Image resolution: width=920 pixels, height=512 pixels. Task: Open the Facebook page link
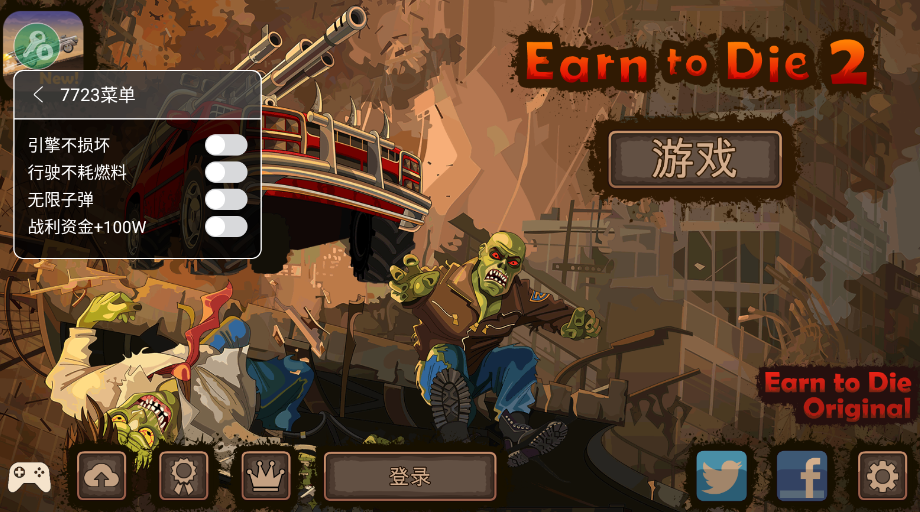click(x=802, y=475)
